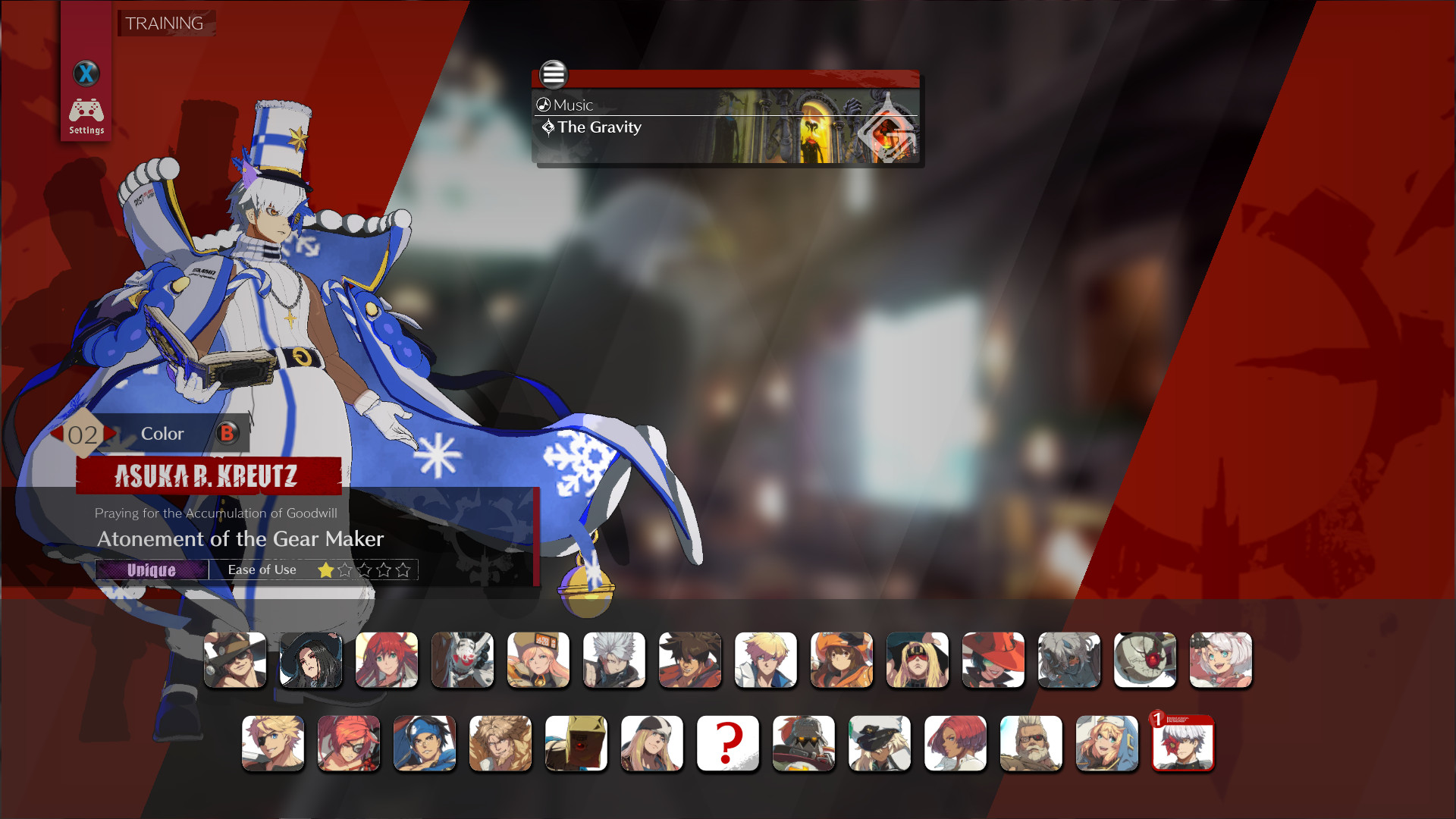Click the hamburger icon above the music panel

point(554,75)
